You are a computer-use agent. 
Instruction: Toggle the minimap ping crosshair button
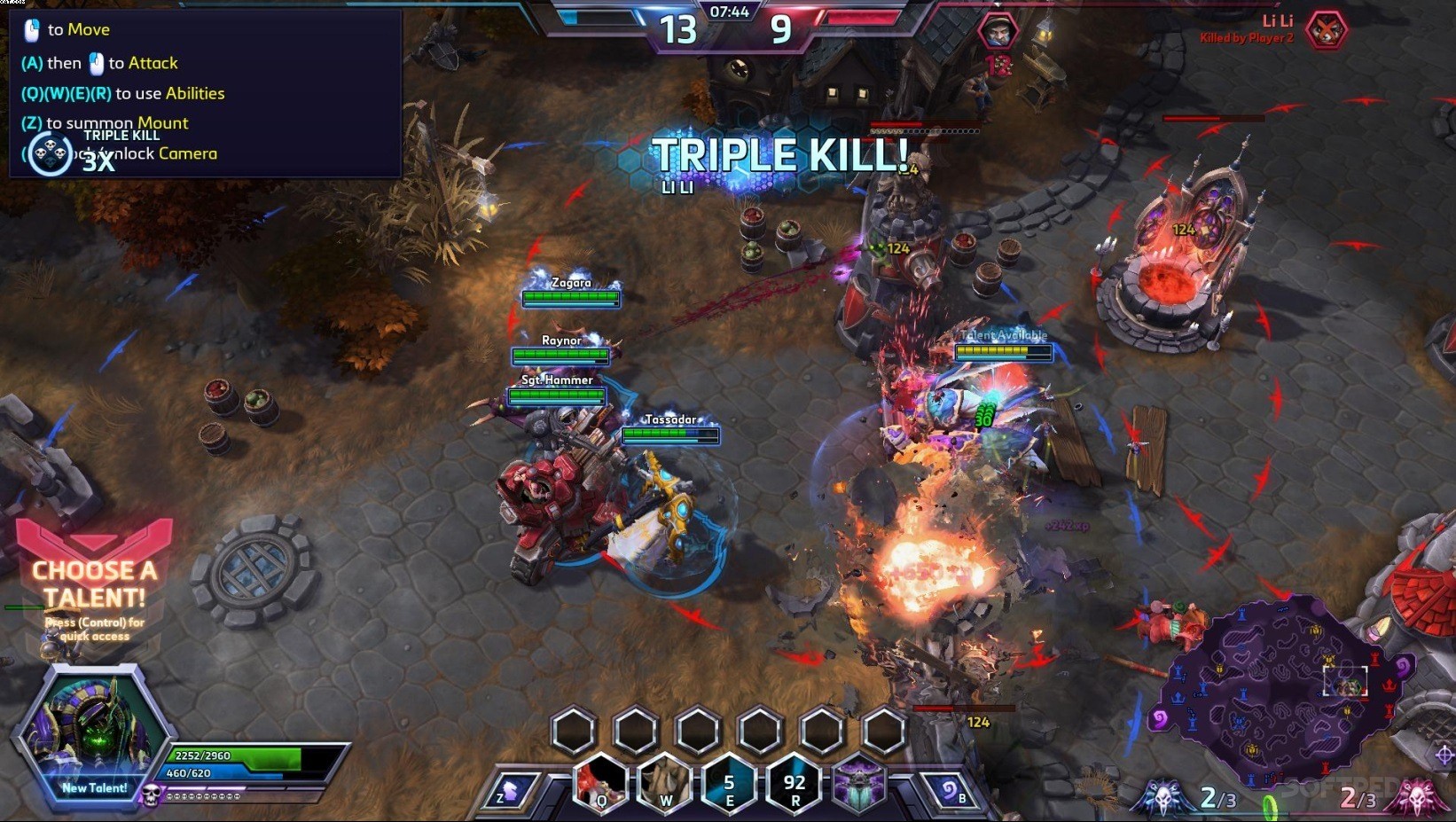(1444, 755)
